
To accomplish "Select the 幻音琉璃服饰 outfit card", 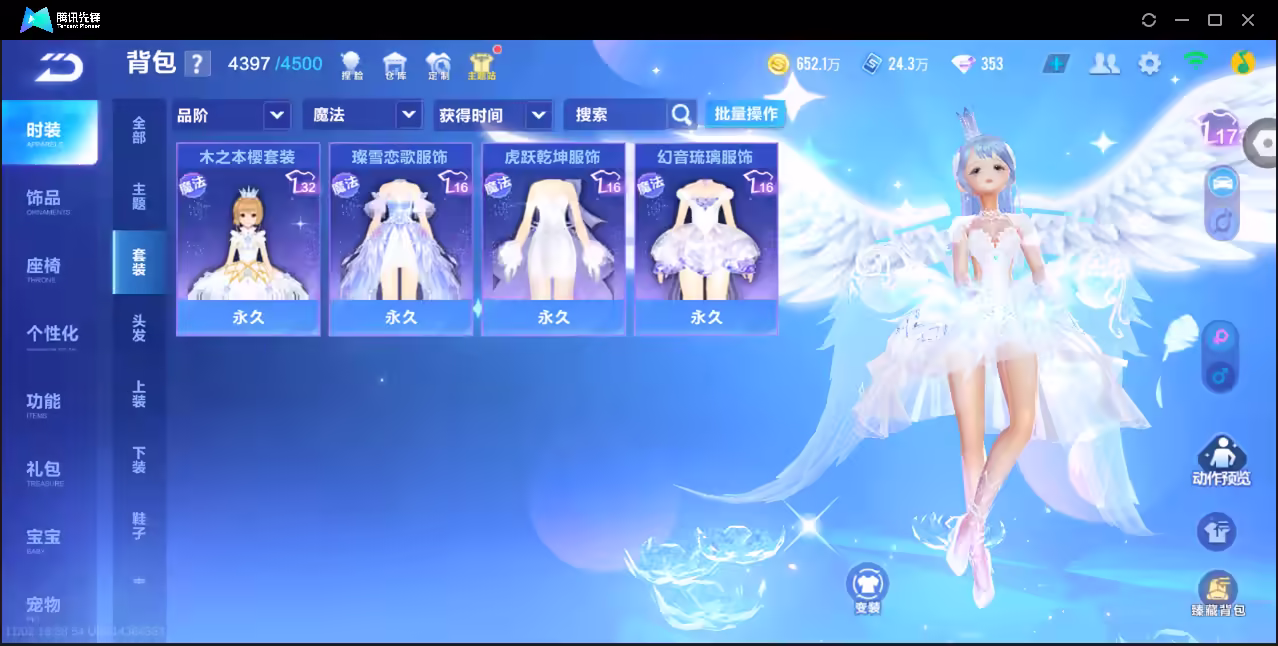I will pos(705,238).
